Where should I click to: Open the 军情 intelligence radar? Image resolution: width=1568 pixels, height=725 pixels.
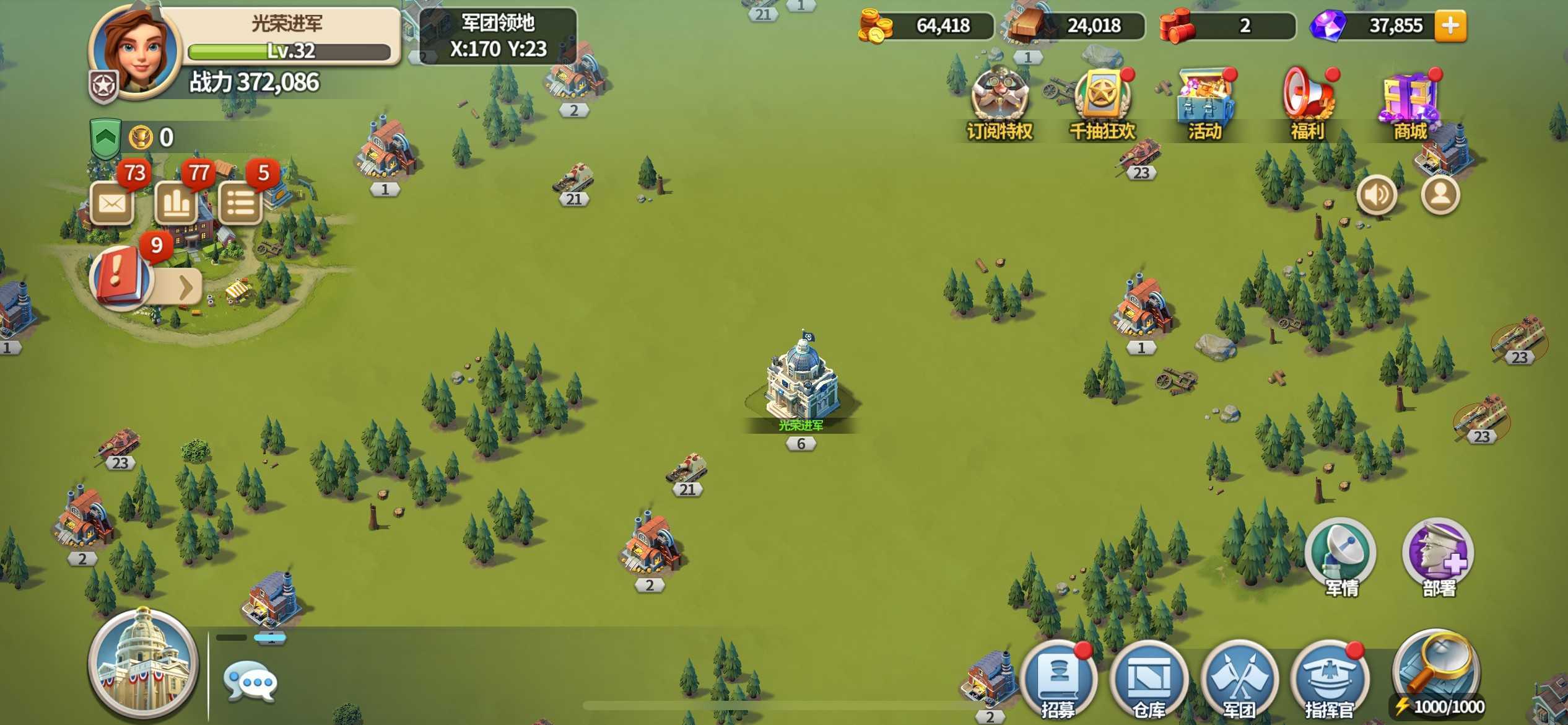[1341, 555]
